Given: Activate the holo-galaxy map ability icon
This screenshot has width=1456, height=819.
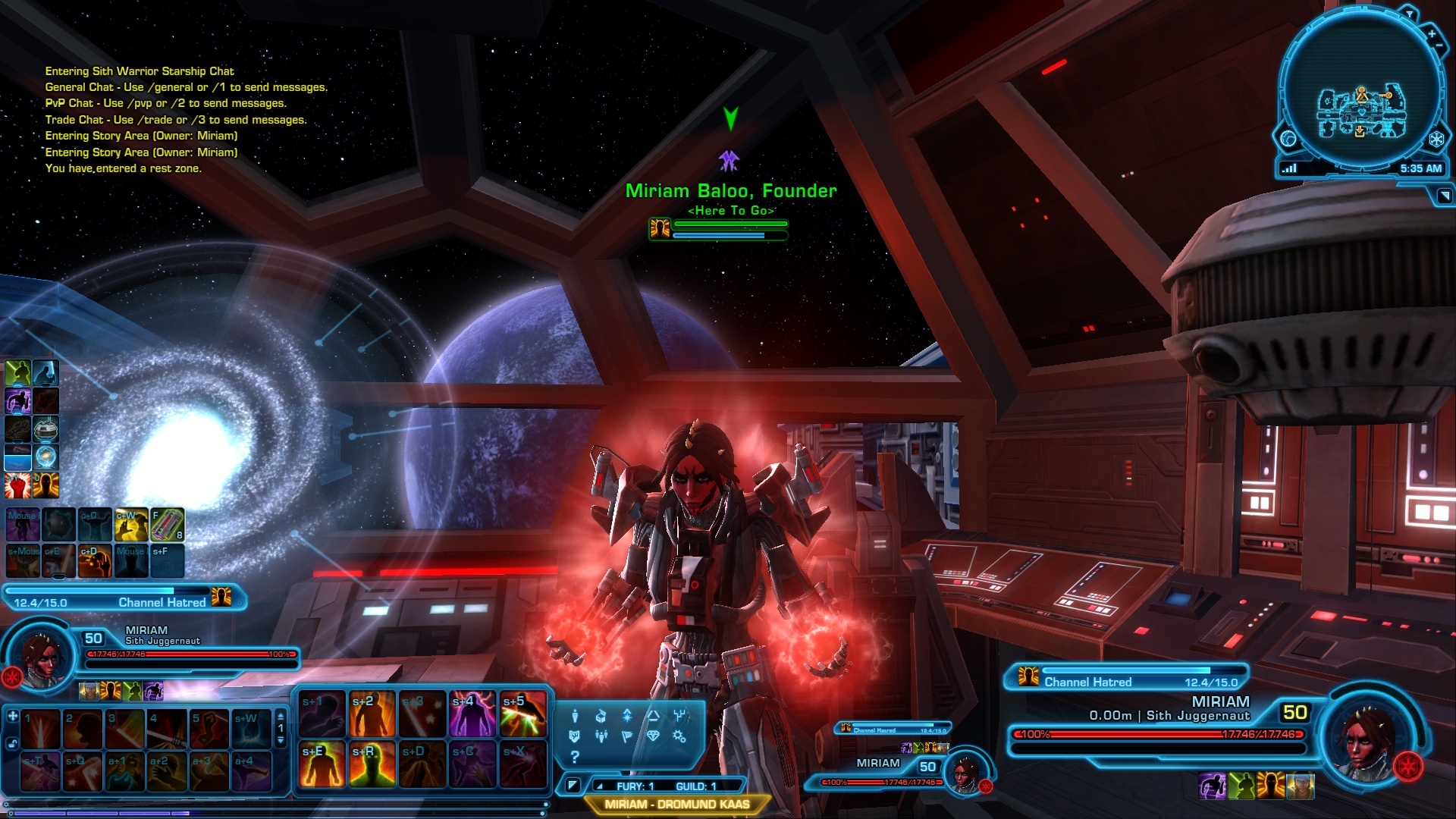Looking at the screenshot, I should [46, 457].
